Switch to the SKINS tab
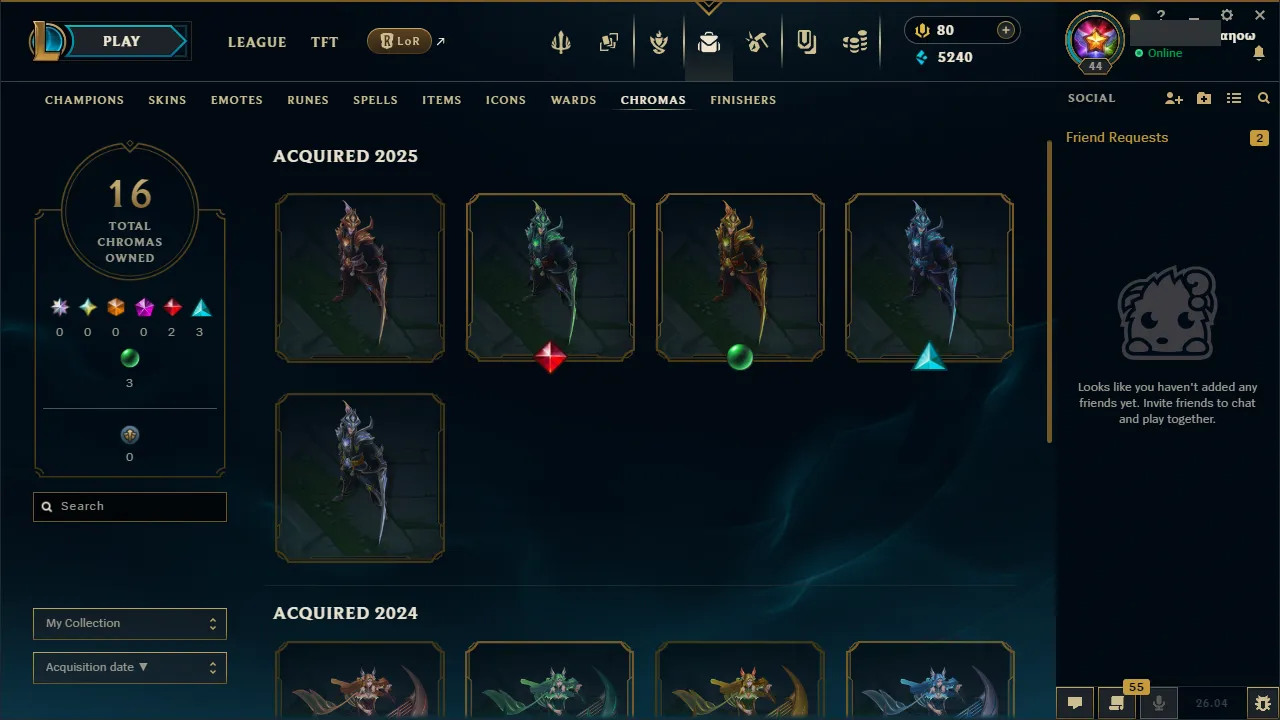This screenshot has height=720, width=1280. pyautogui.click(x=167, y=99)
